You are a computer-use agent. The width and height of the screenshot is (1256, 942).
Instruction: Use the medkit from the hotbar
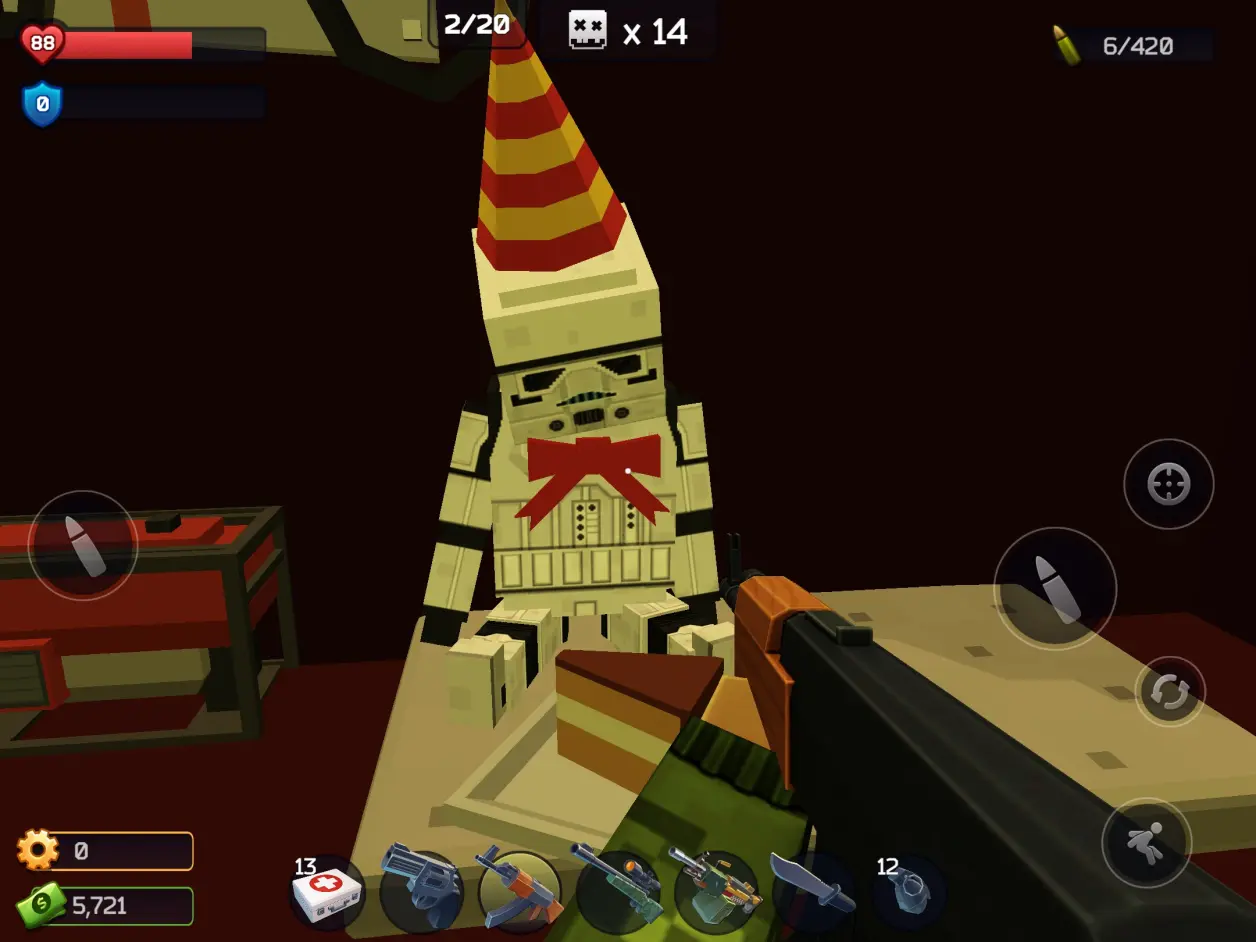click(x=327, y=890)
